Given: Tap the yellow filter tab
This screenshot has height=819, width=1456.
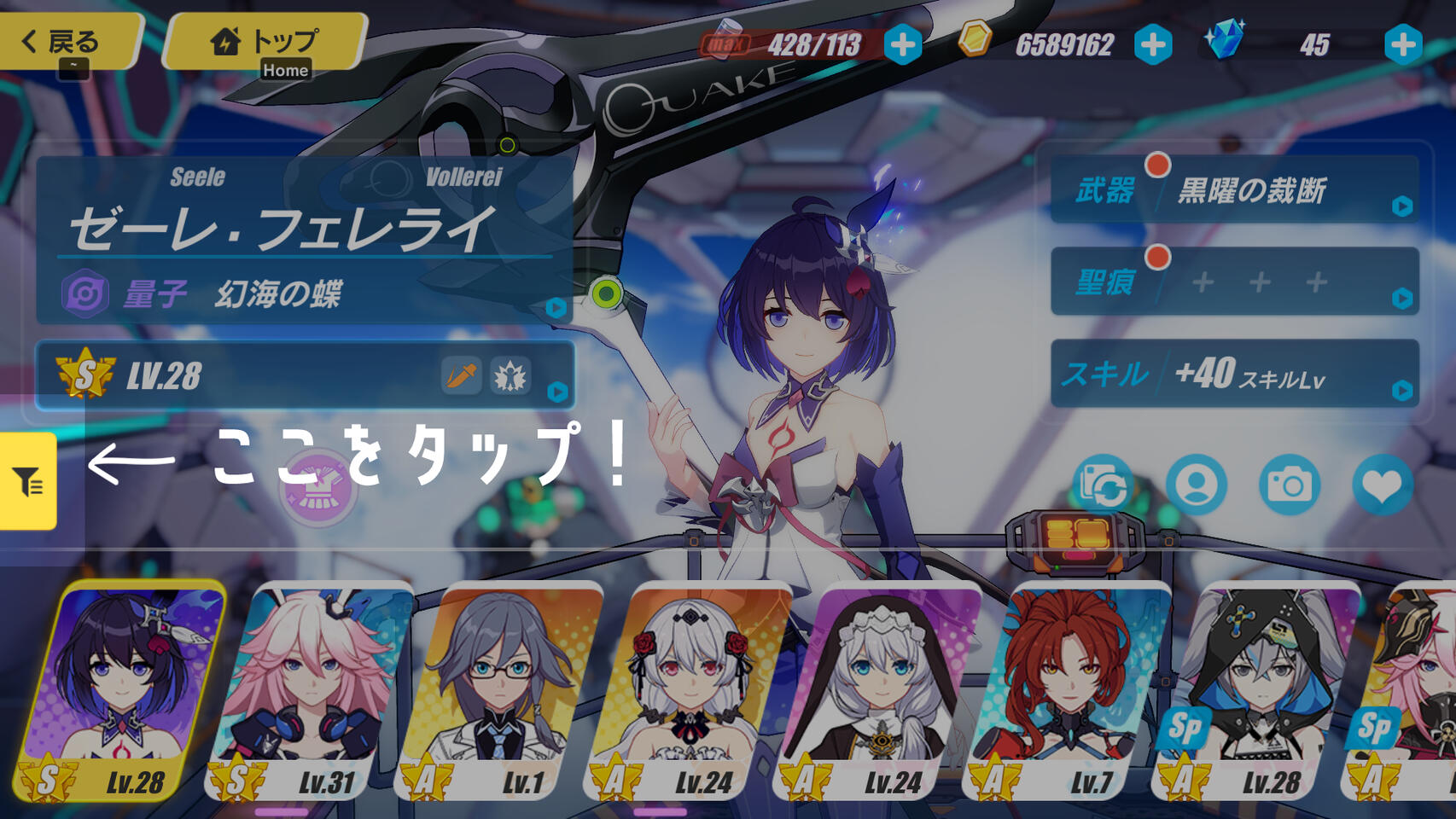Looking at the screenshot, I should pyautogui.click(x=28, y=481).
